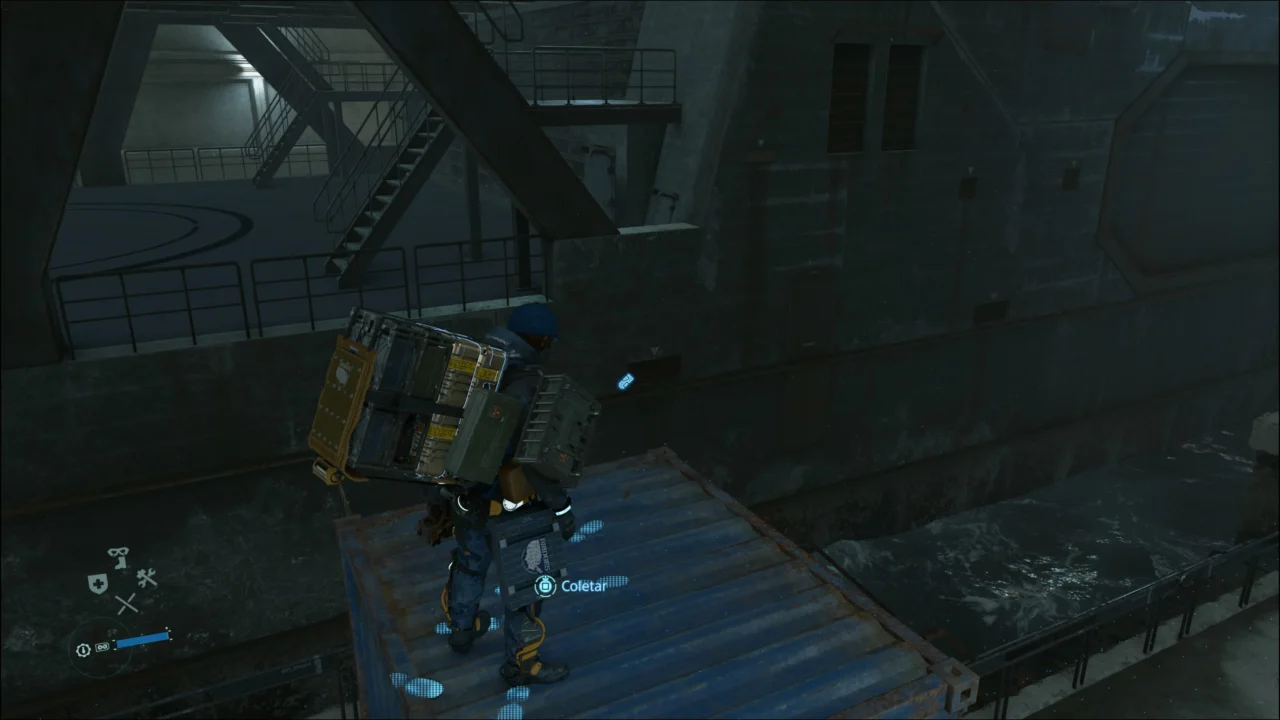Viewport: 1280px width, 720px height.
Task: Click the boot condition icon in the HUD cluster
Action: [121, 562]
